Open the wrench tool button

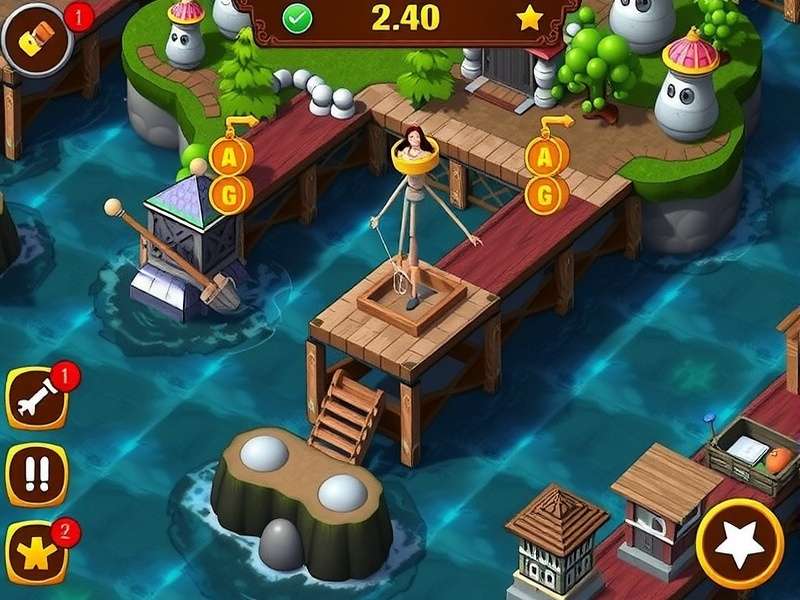(x=37, y=399)
